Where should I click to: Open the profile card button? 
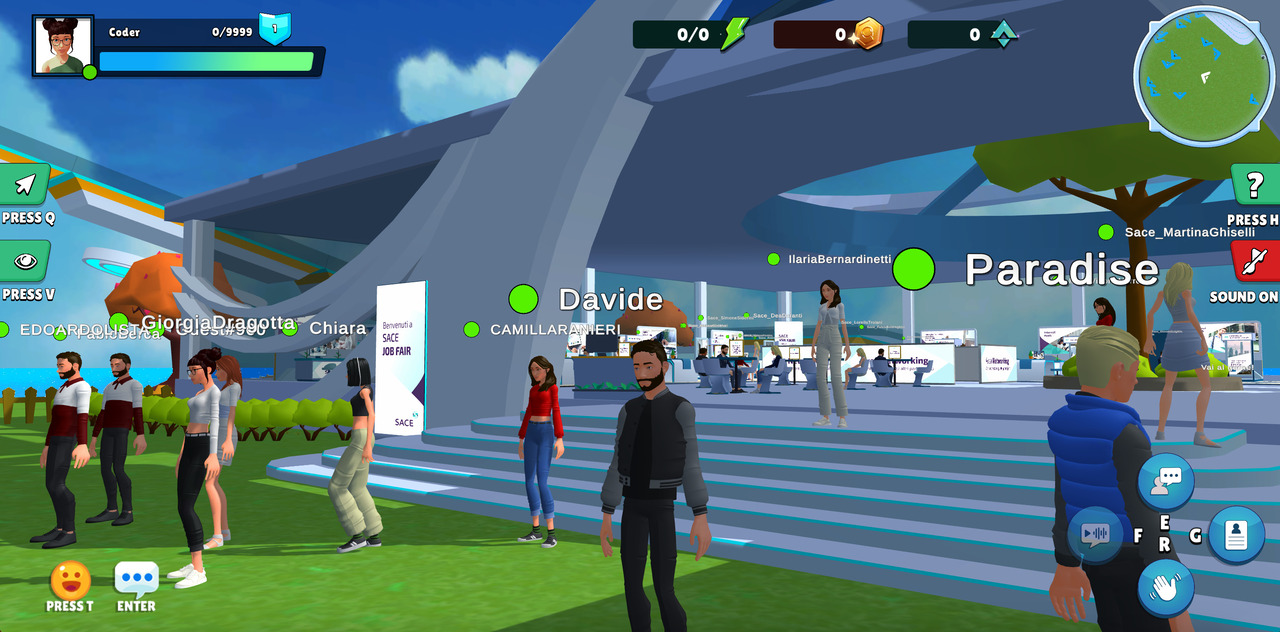coord(1236,535)
